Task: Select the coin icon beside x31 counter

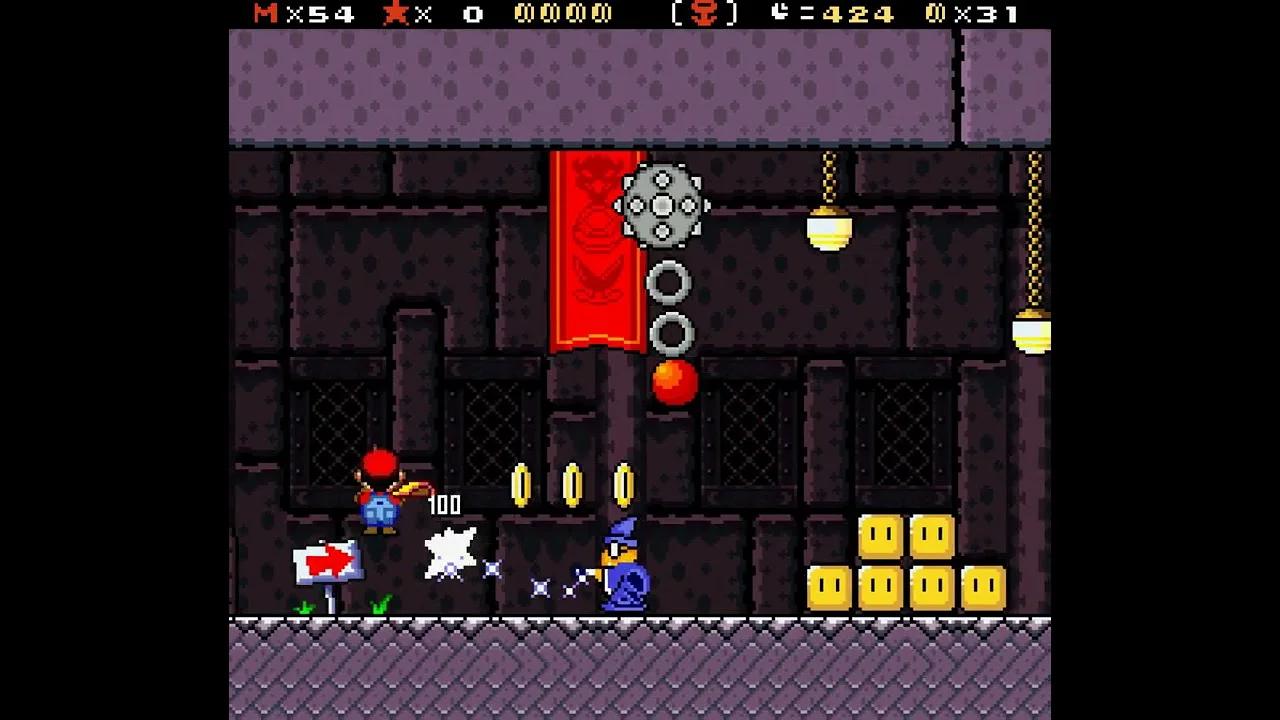Action: tap(933, 14)
